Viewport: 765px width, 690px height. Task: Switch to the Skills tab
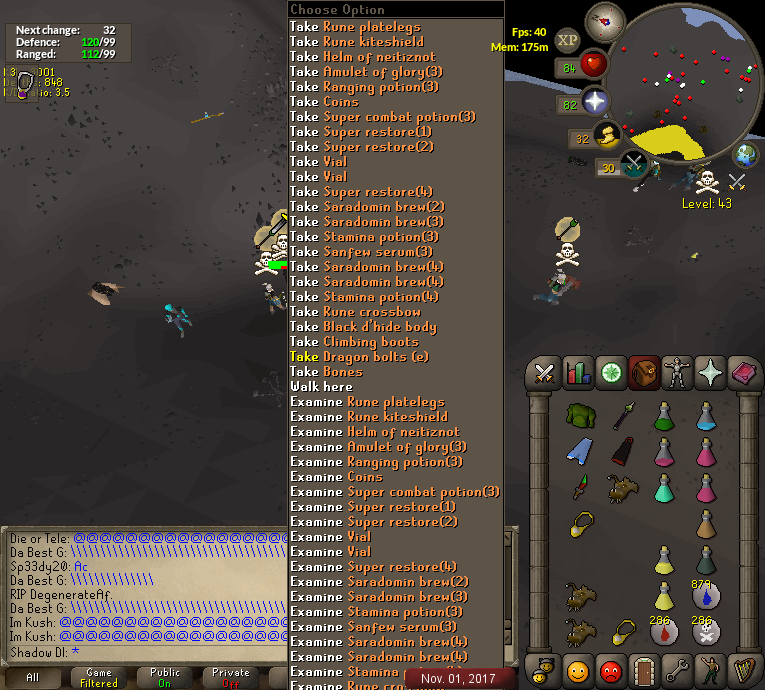point(578,374)
